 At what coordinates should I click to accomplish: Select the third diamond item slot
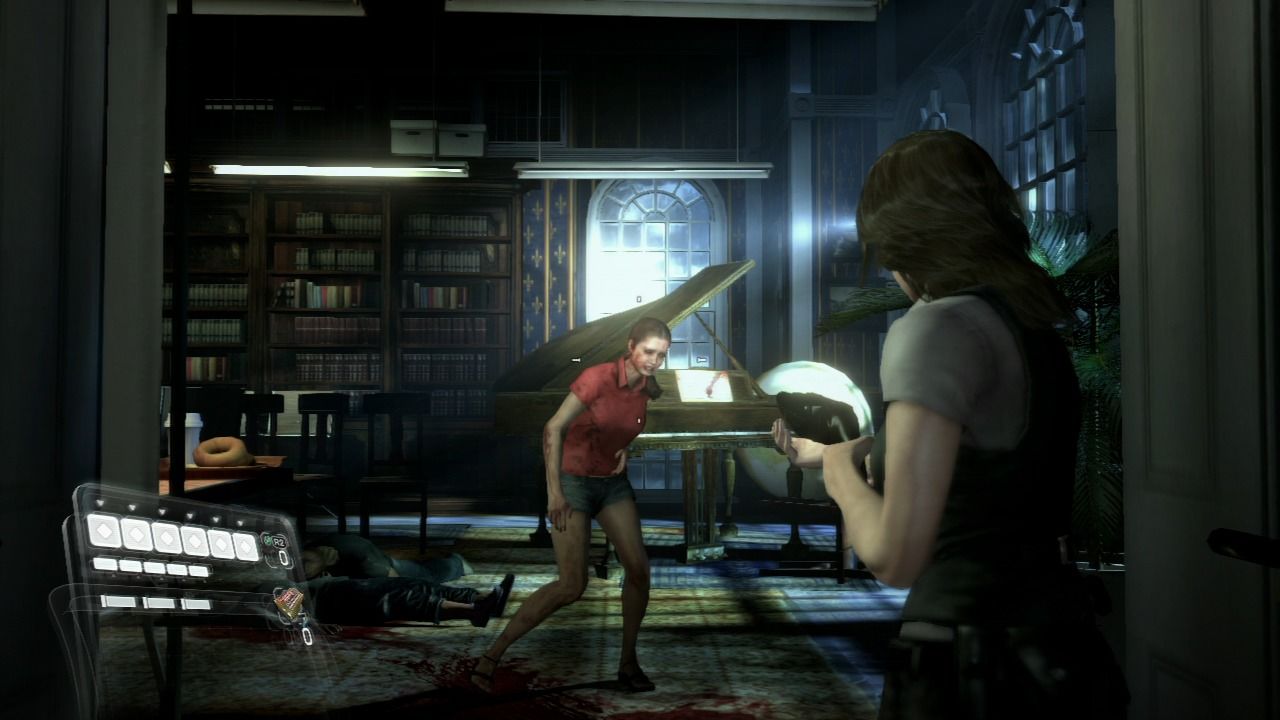[165, 538]
